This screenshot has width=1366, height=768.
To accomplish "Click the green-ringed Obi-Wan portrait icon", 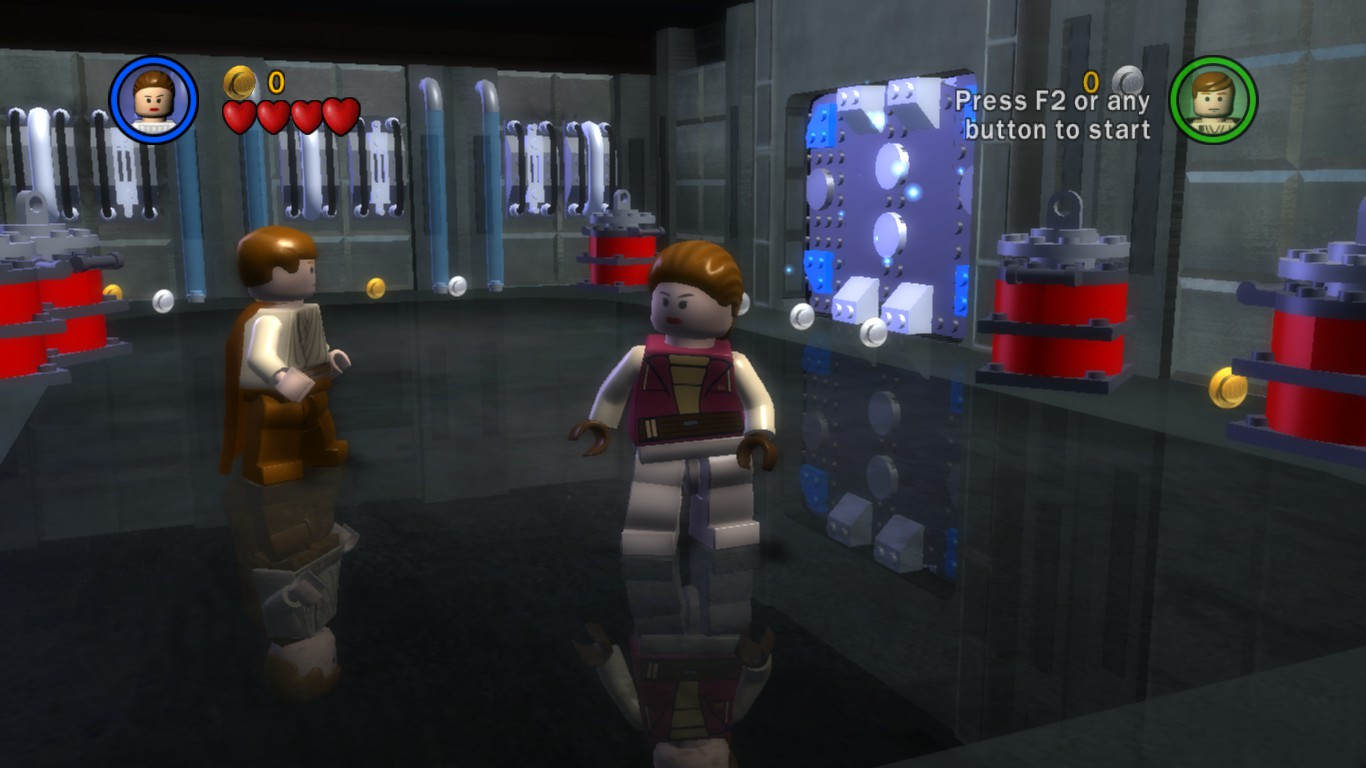I will (x=1213, y=100).
